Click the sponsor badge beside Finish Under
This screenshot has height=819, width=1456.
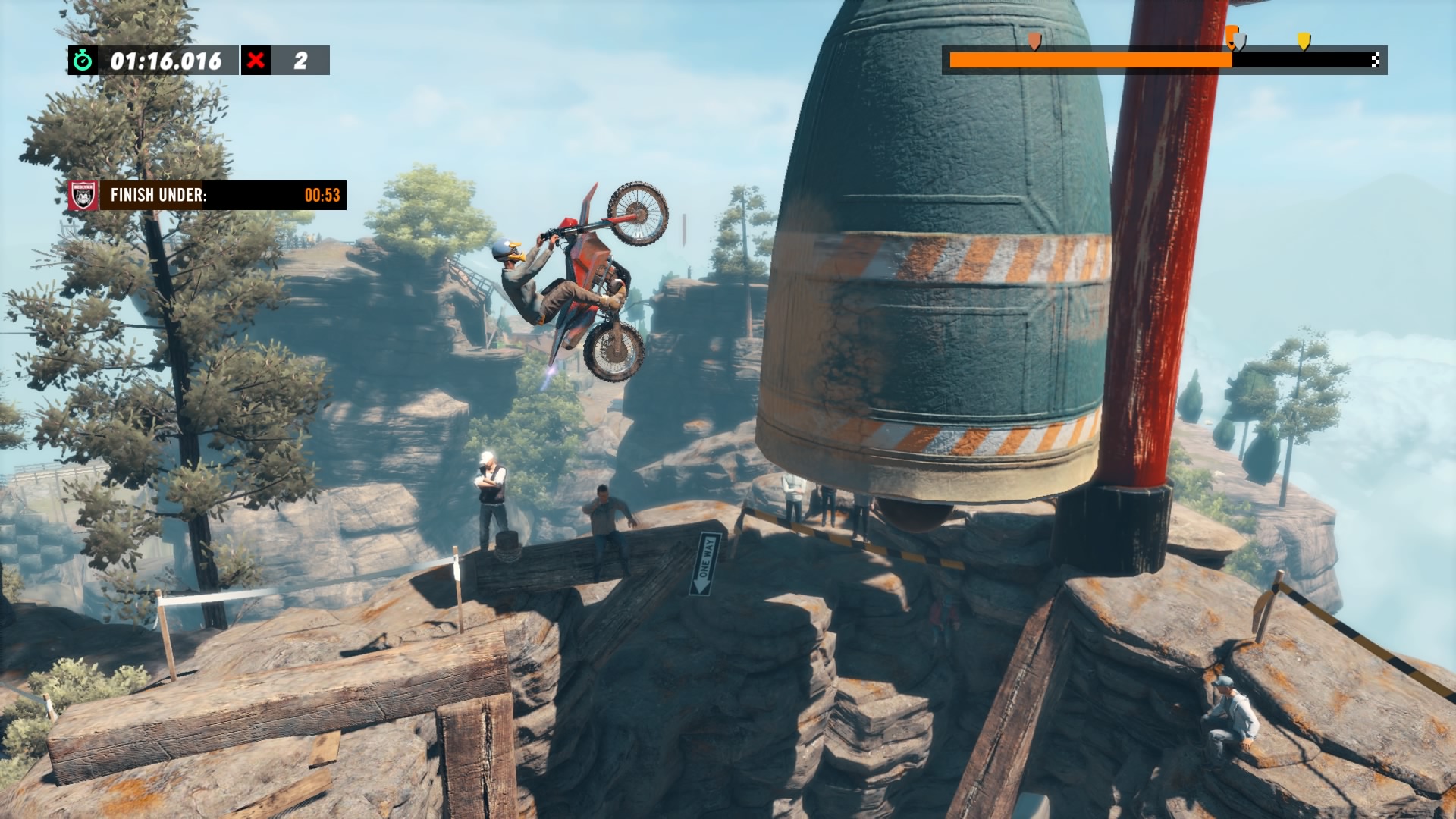pos(83,195)
